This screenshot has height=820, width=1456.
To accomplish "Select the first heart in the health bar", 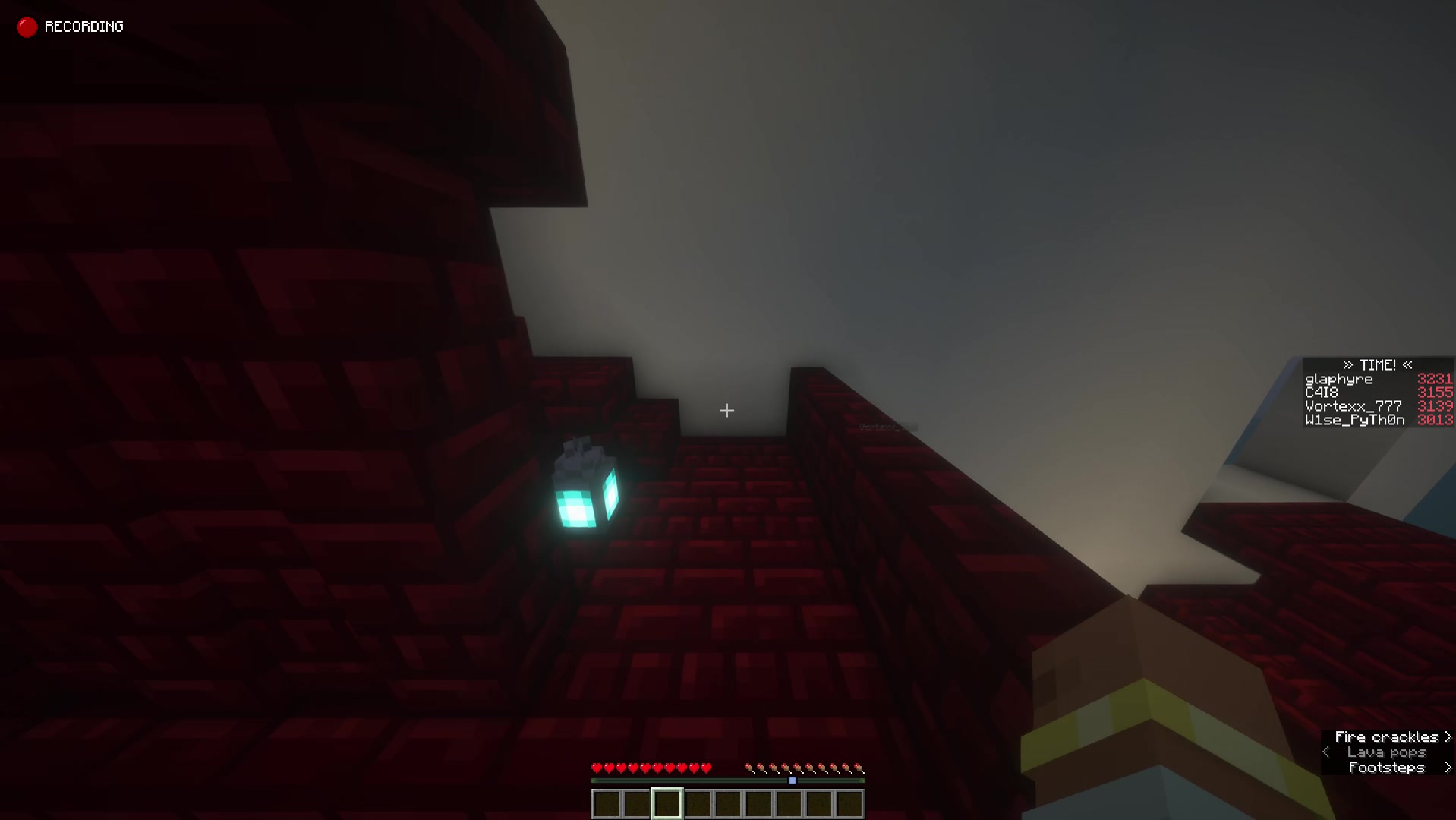I will (x=597, y=768).
